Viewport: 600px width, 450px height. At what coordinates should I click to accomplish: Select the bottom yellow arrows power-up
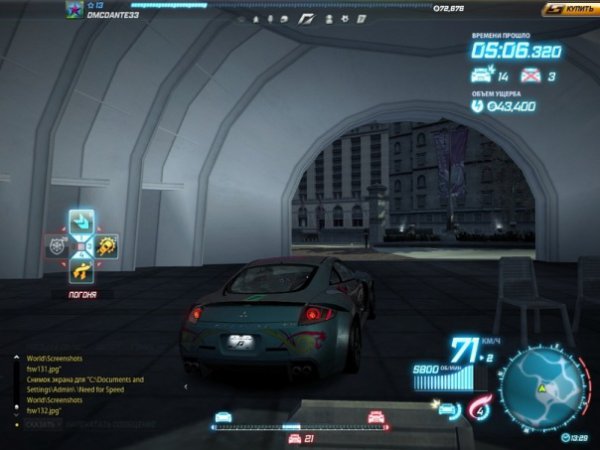(81, 269)
